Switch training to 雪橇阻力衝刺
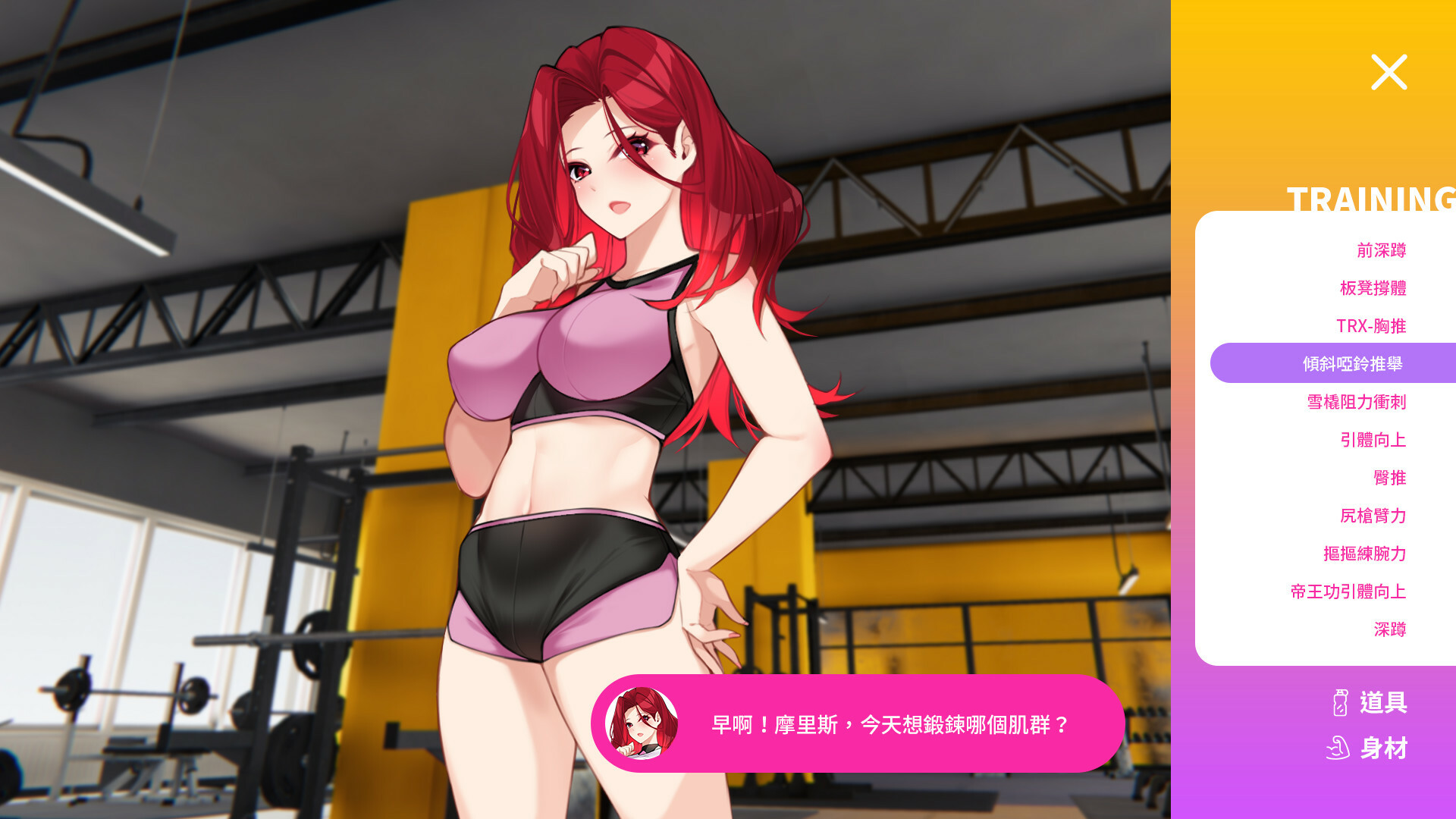The image size is (1456, 819). click(x=1357, y=402)
